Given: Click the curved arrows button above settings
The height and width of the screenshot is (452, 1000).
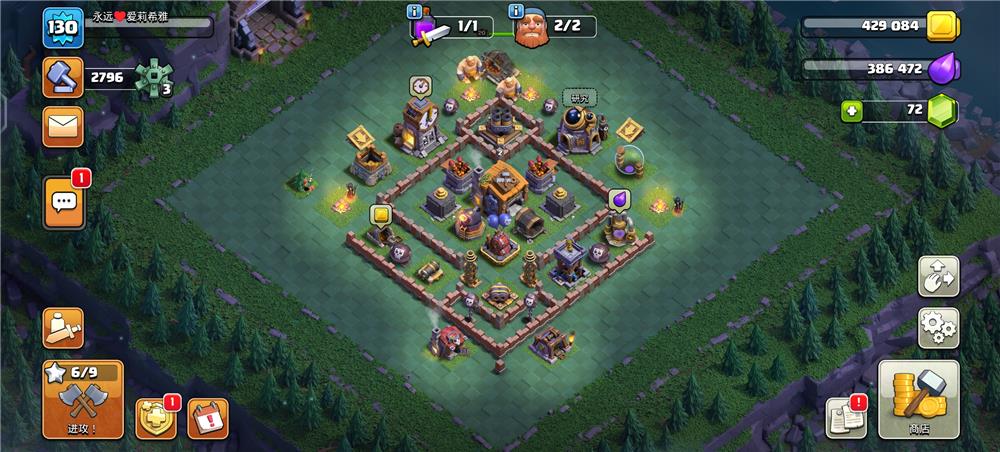Looking at the screenshot, I should click(938, 276).
